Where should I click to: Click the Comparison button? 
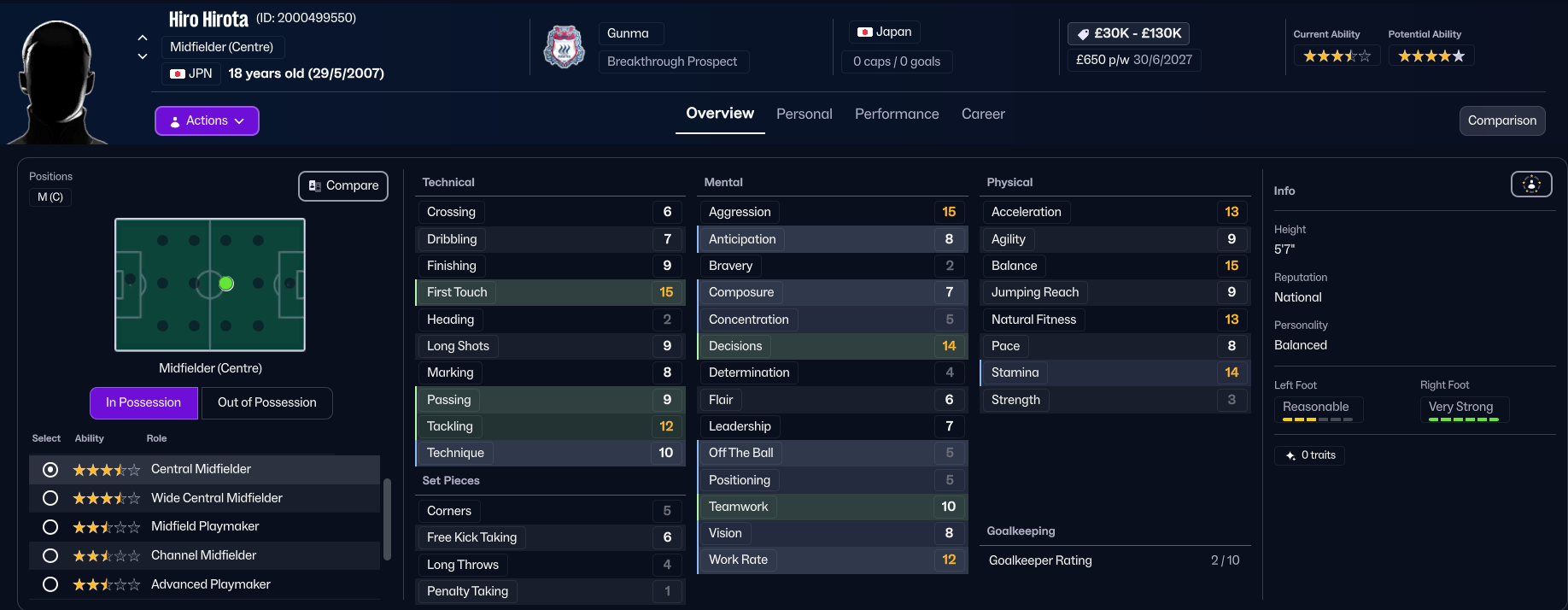point(1501,120)
